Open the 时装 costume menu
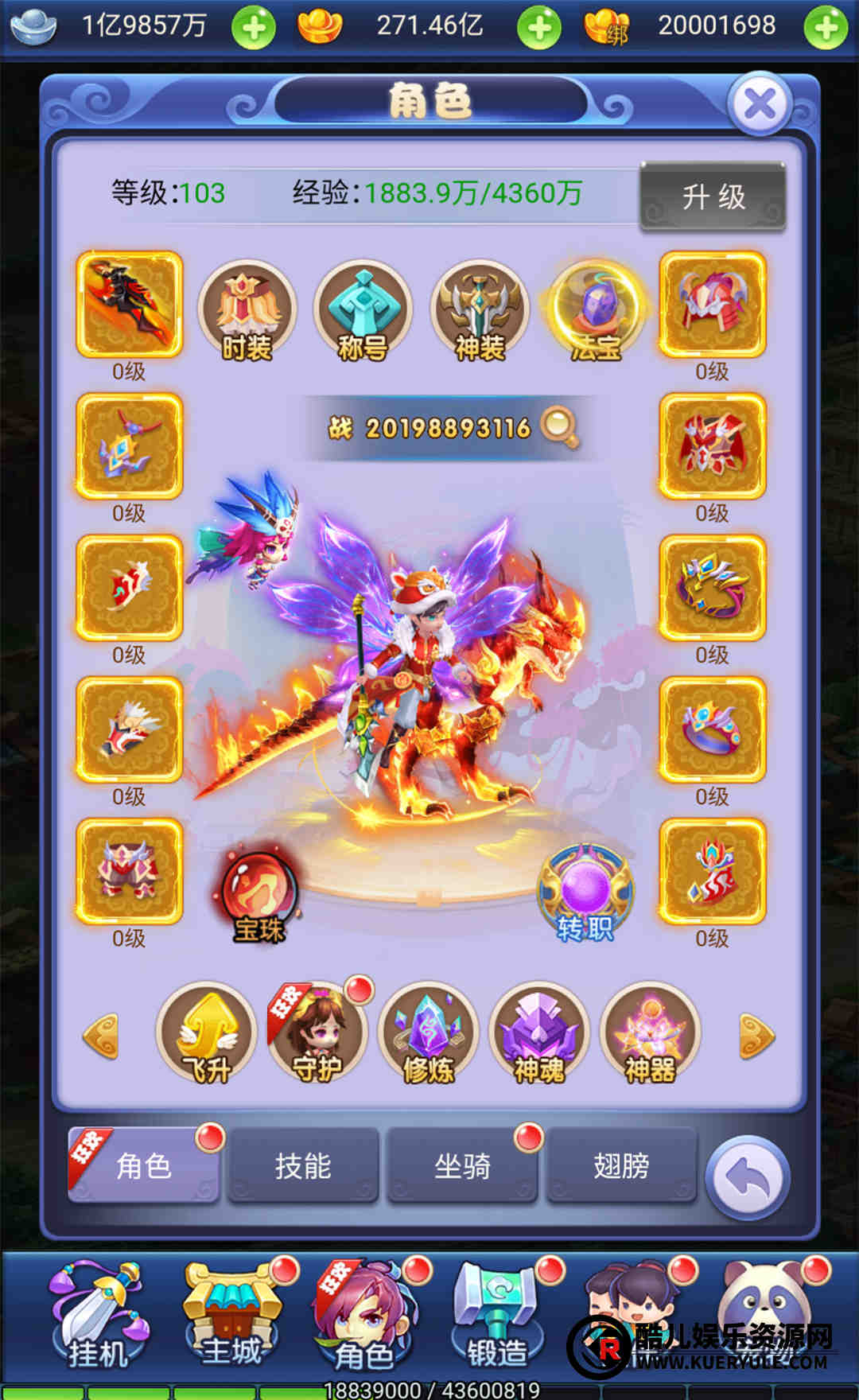Viewport: 859px width, 1400px height. (x=247, y=311)
